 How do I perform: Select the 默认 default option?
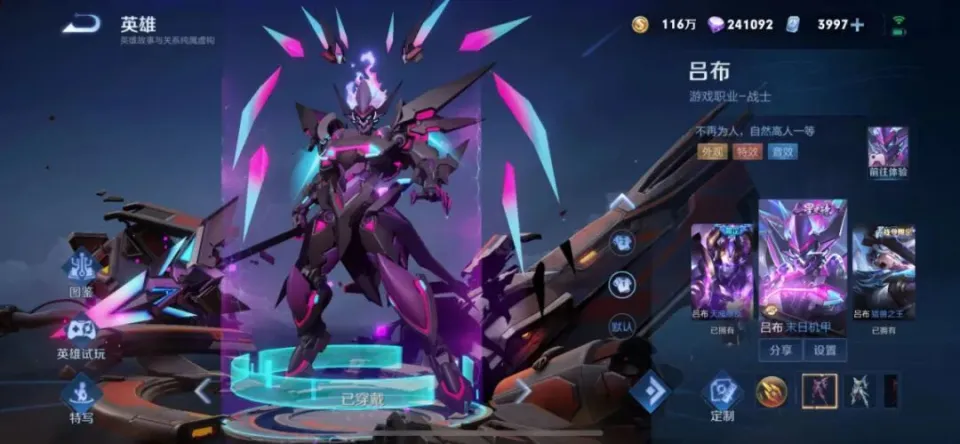[x=622, y=325]
